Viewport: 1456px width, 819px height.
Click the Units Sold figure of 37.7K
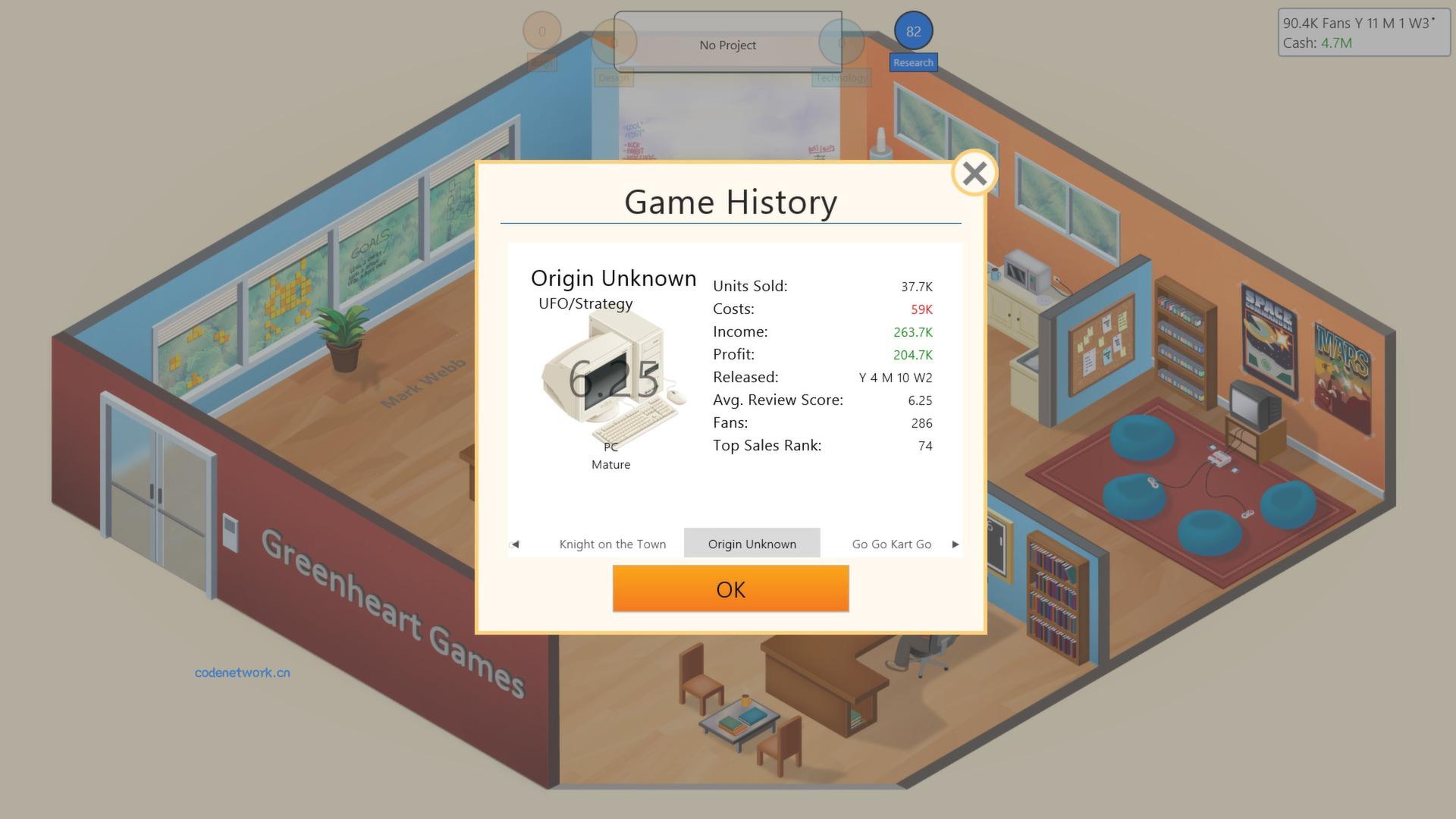point(916,286)
